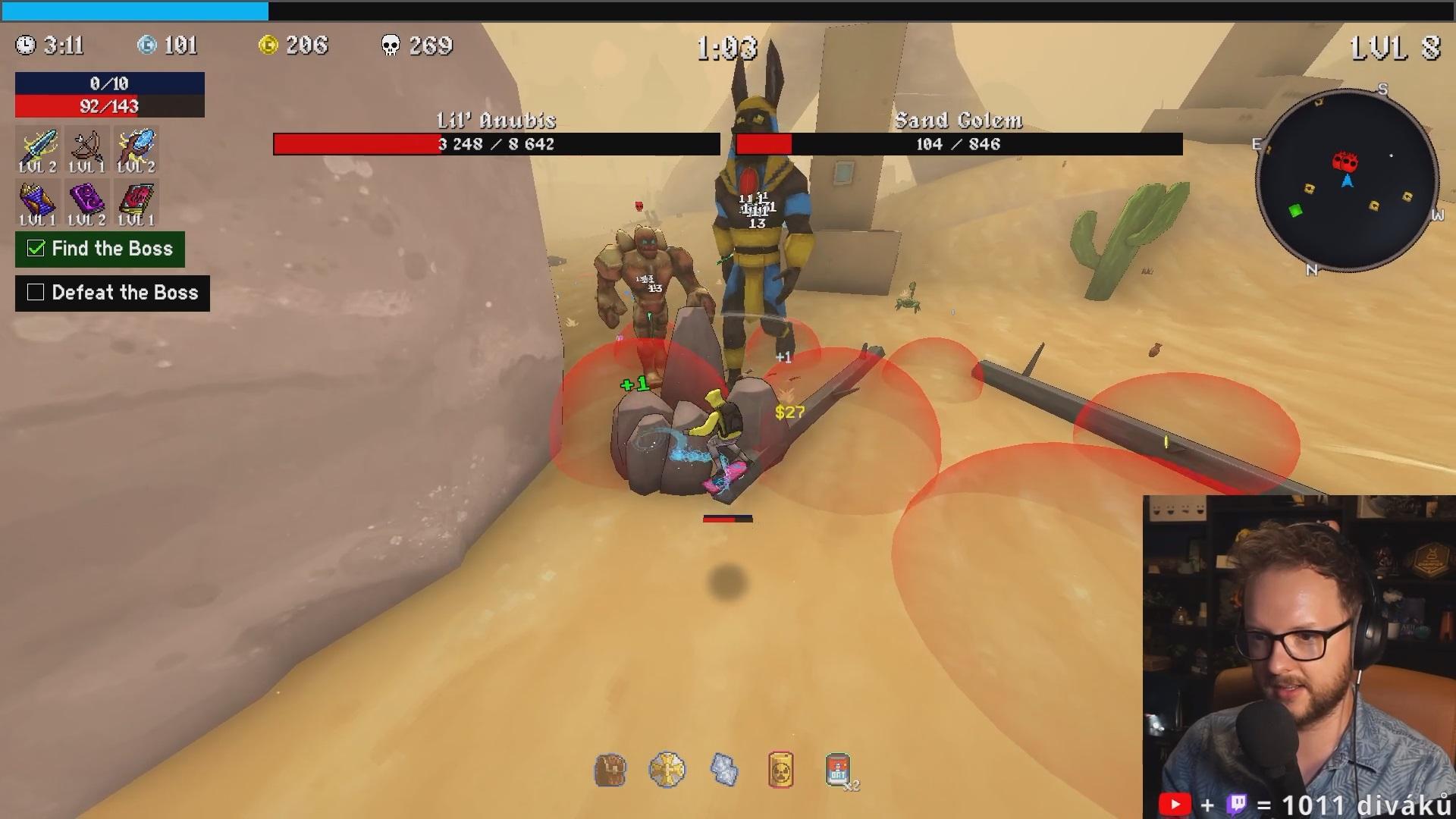Select the green square marker on minimap
The width and height of the screenshot is (1456, 819).
pyautogui.click(x=1295, y=211)
